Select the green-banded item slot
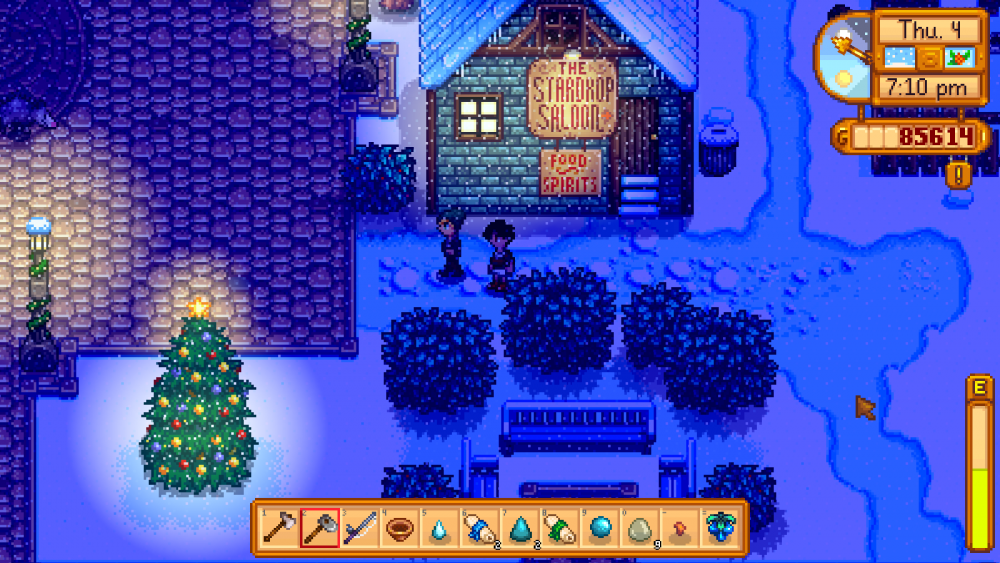Screen dimensions: 1000x563 559,526
